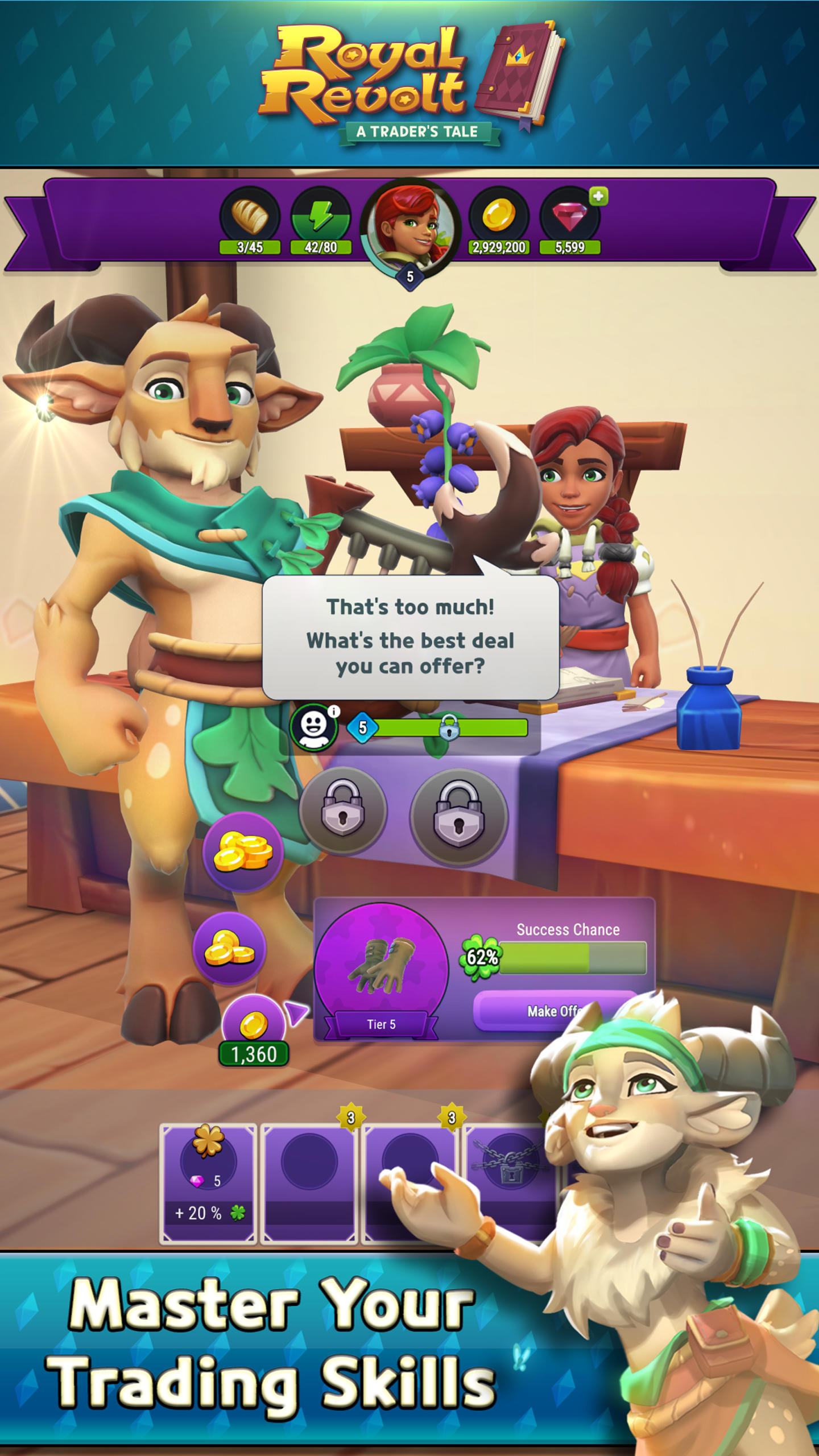
Task: Click the green plus to buy gems
Action: [x=598, y=197]
